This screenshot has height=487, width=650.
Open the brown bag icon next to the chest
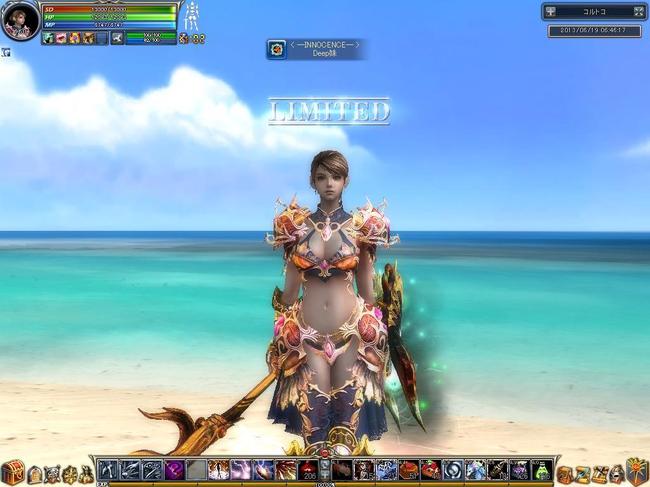pos(35,475)
